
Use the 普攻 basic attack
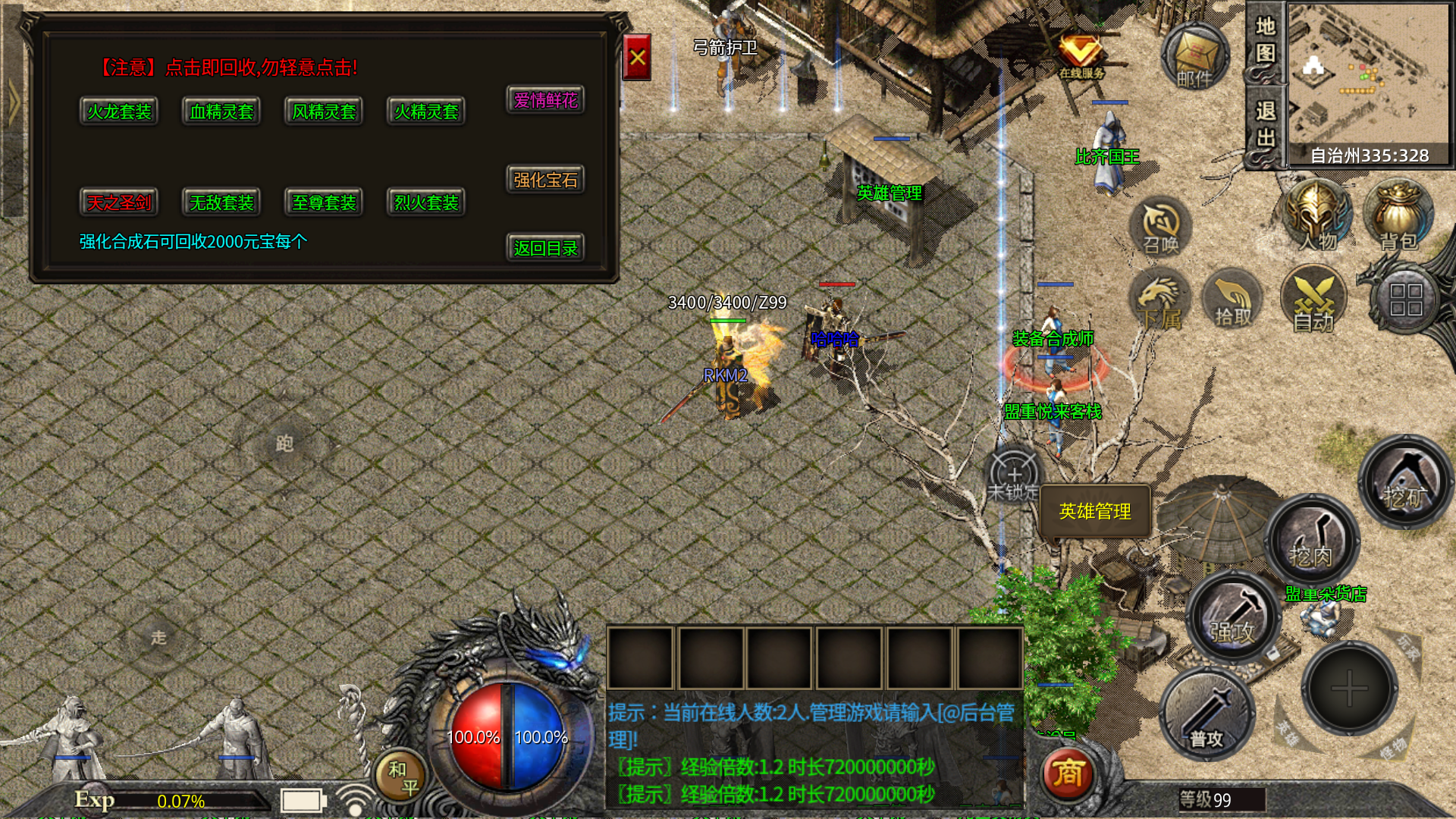1206,714
